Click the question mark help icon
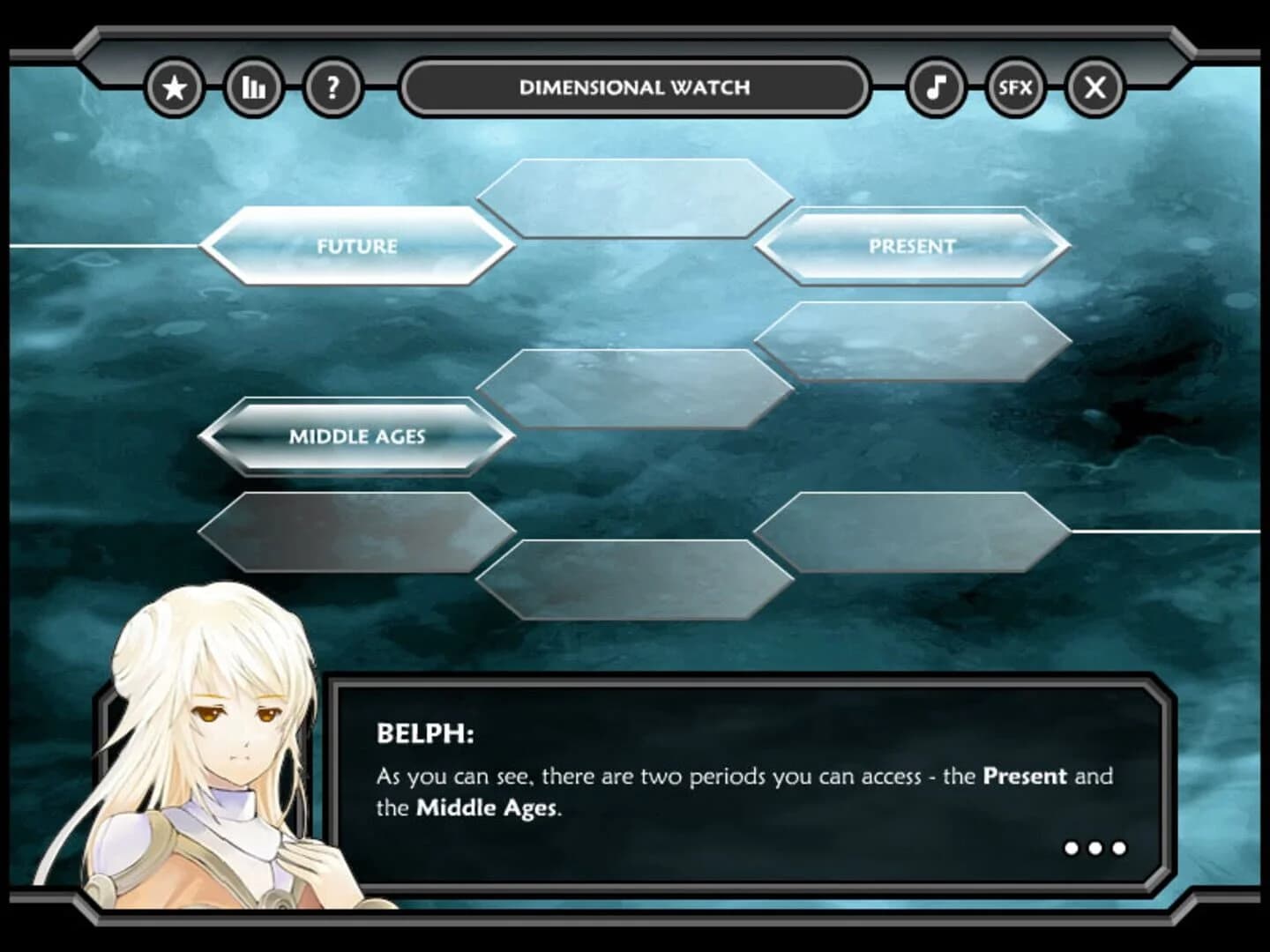Viewport: 1270px width, 952px height. pyautogui.click(x=332, y=86)
